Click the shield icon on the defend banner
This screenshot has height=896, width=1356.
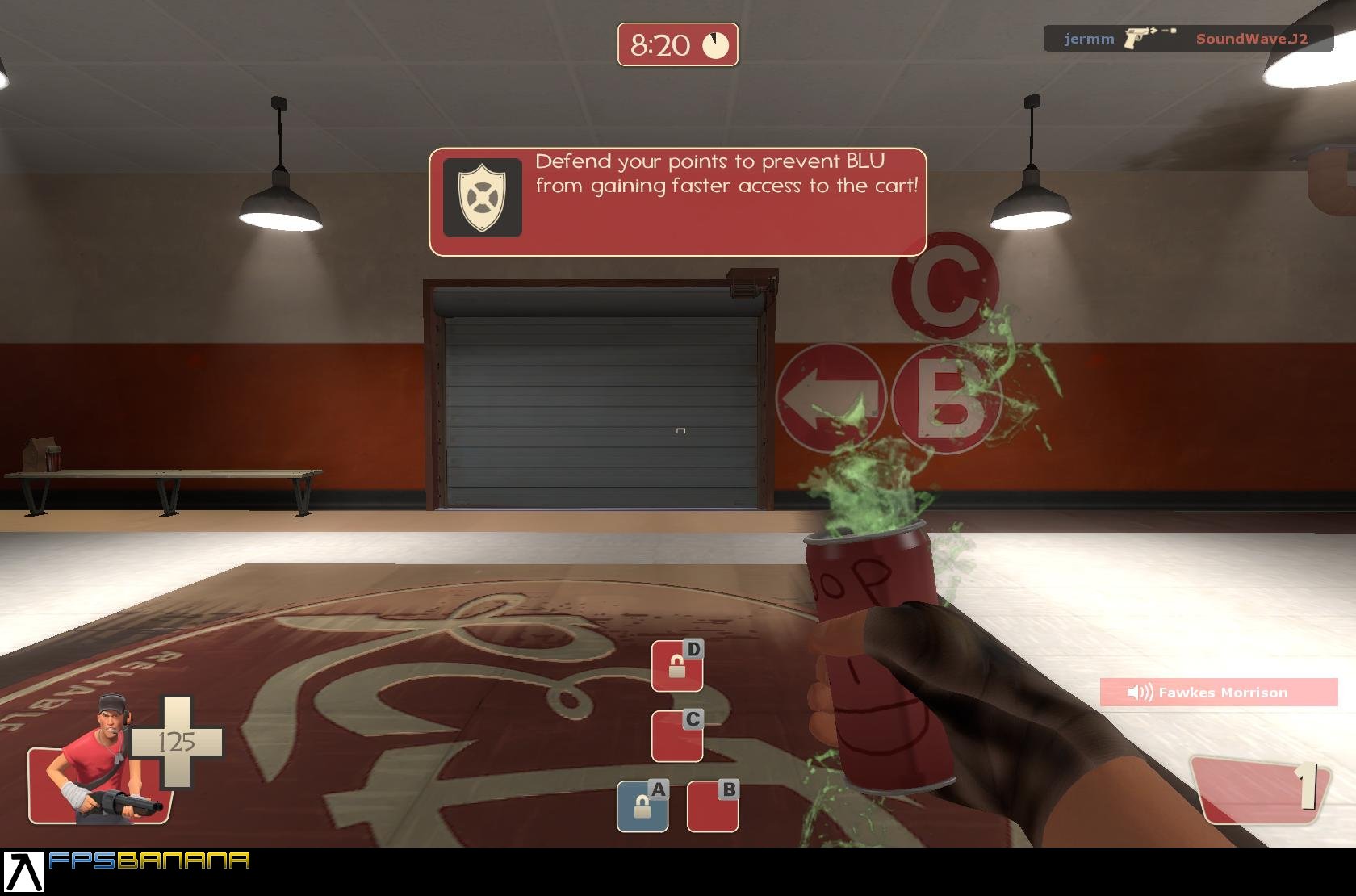pyautogui.click(x=480, y=195)
